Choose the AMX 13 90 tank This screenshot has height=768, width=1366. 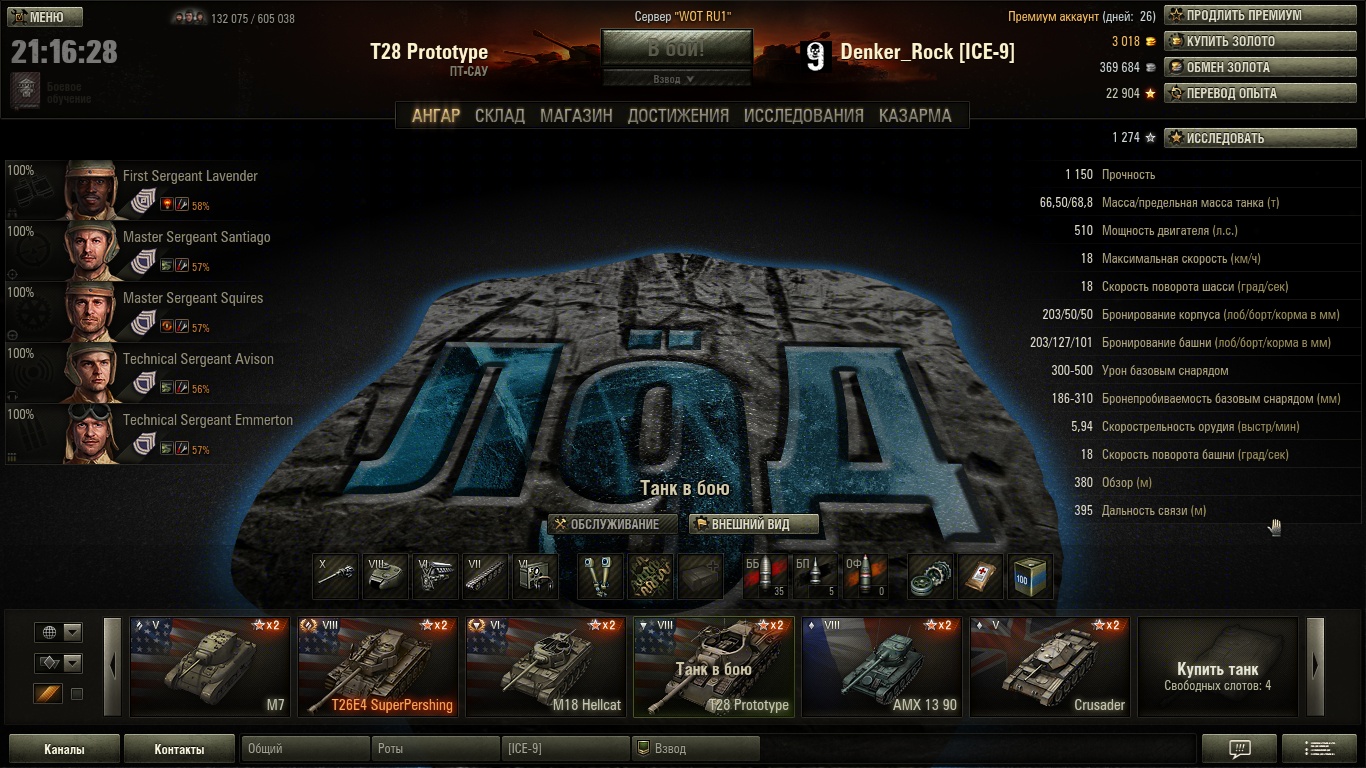[881, 667]
